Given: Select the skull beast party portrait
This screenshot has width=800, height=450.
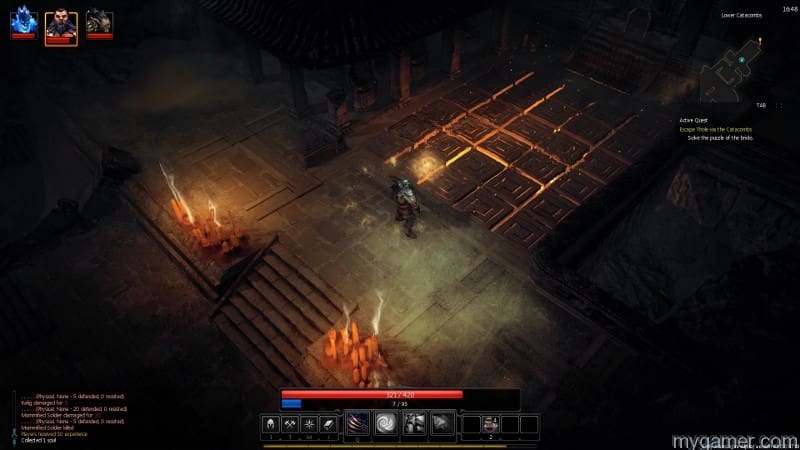Looking at the screenshot, I should tap(98, 21).
